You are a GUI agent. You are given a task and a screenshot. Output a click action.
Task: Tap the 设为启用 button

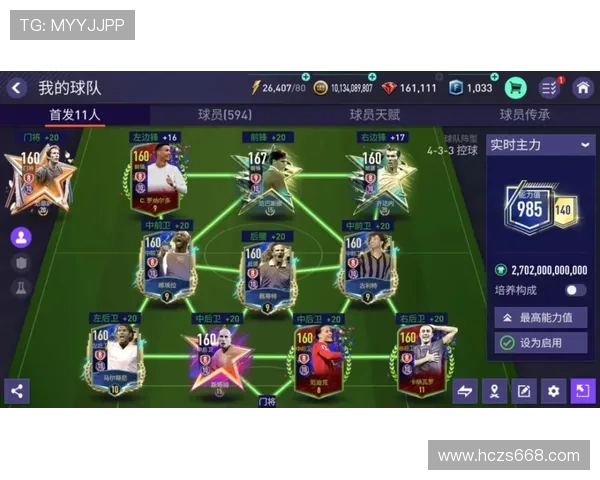540,342
